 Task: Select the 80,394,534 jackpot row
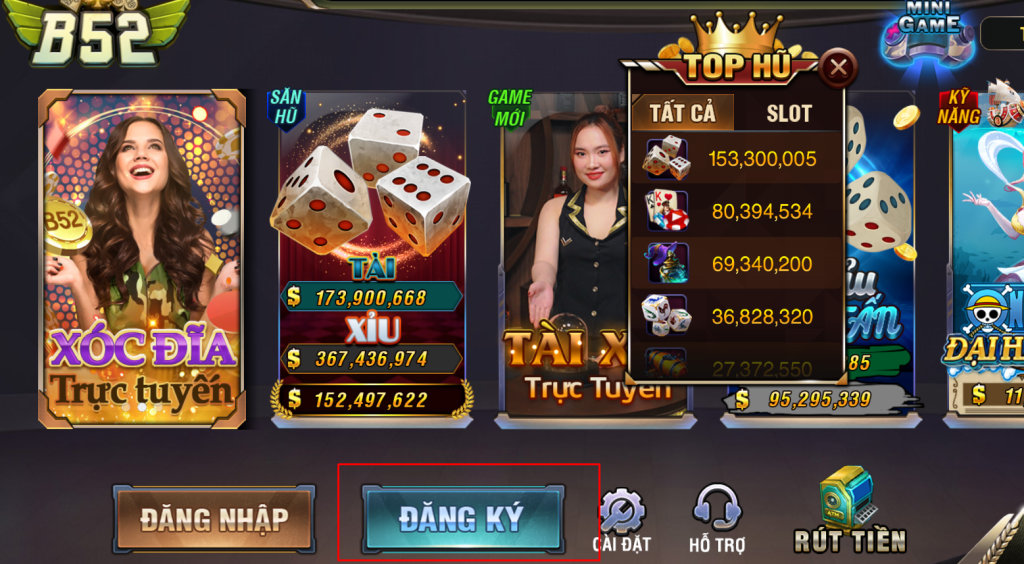click(737, 211)
